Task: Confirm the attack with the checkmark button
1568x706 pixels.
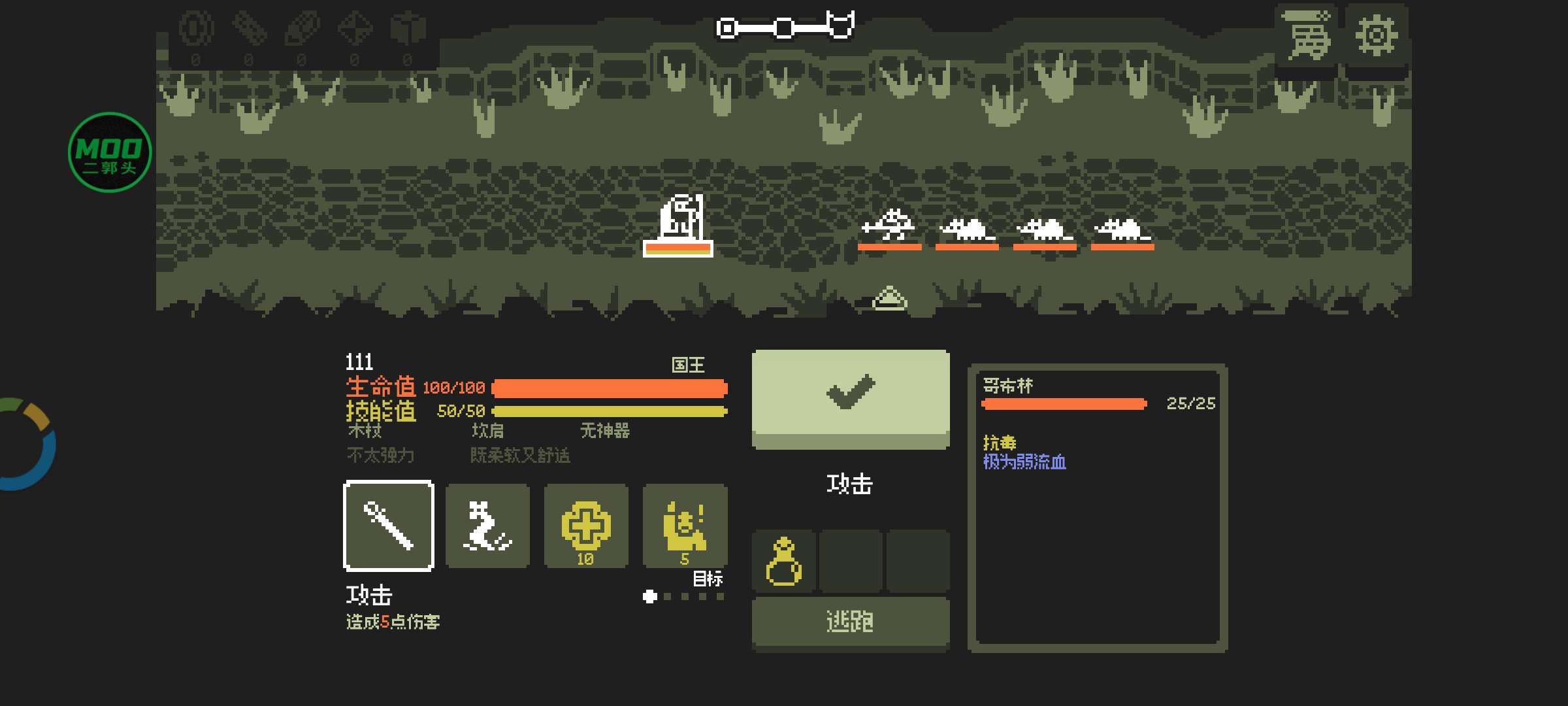Action: pos(850,399)
